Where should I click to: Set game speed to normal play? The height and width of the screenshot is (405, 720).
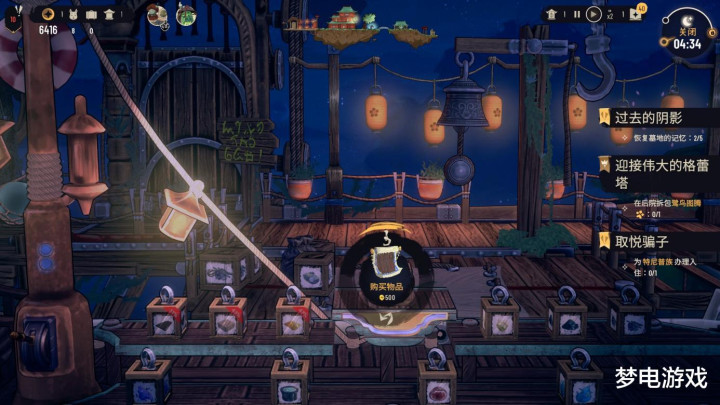click(594, 15)
